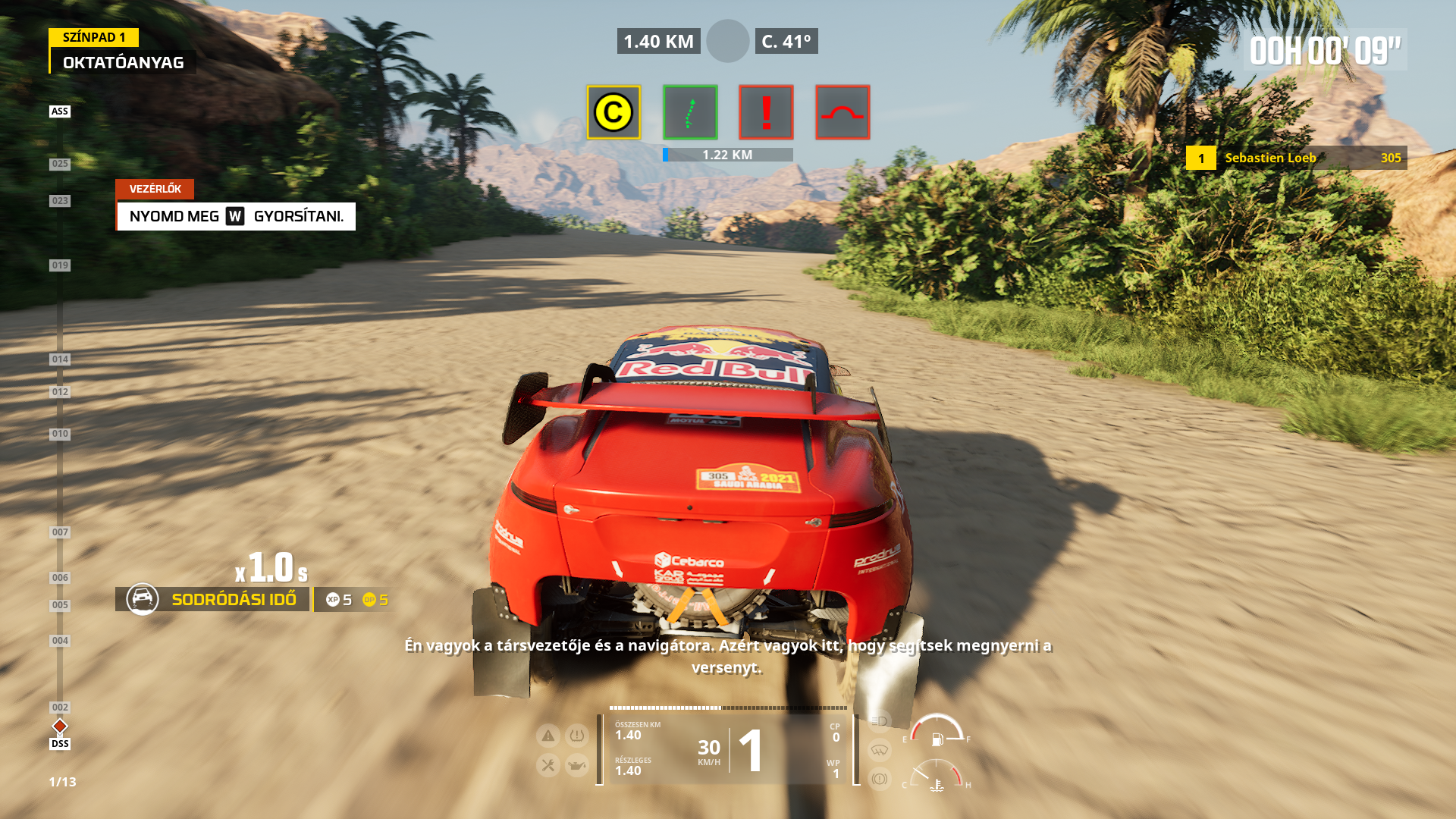Click the Sodródási Idő car icon
This screenshot has height=819, width=1456.
[x=143, y=599]
